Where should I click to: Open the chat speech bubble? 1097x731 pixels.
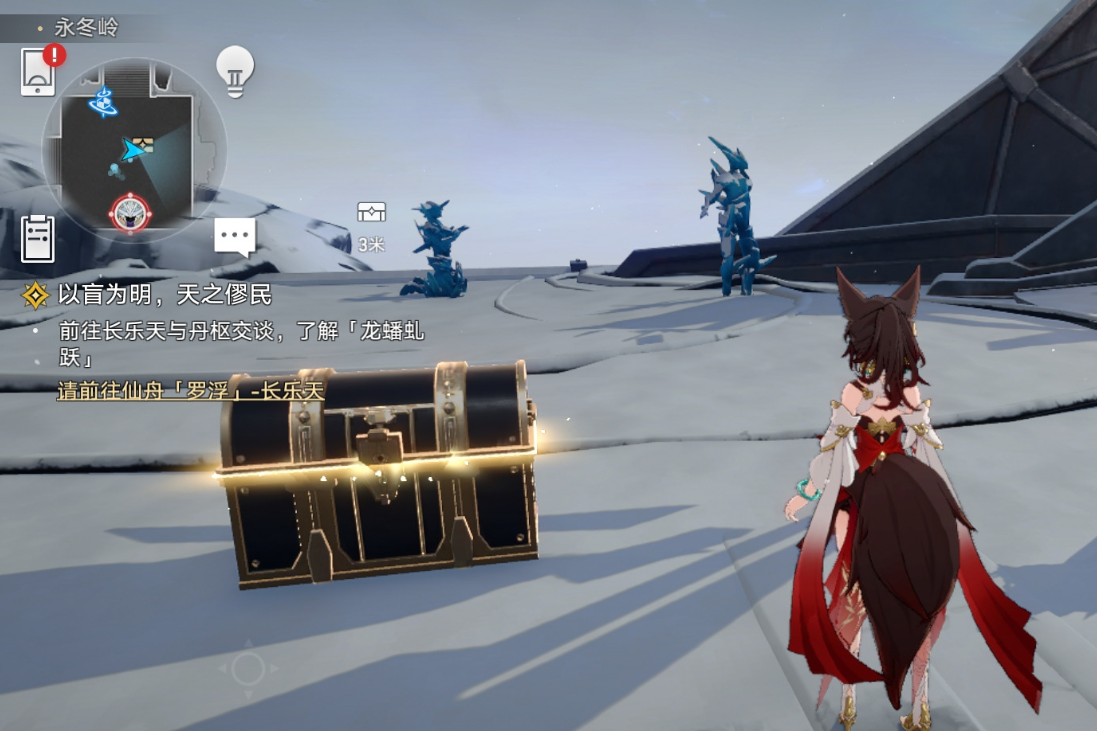point(235,237)
